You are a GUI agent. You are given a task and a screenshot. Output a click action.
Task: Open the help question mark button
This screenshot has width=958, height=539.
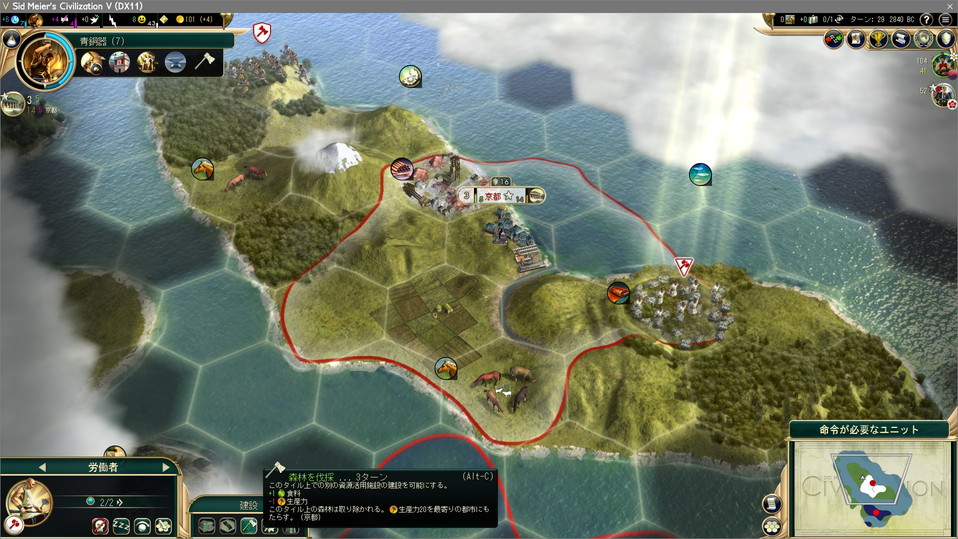pos(926,20)
